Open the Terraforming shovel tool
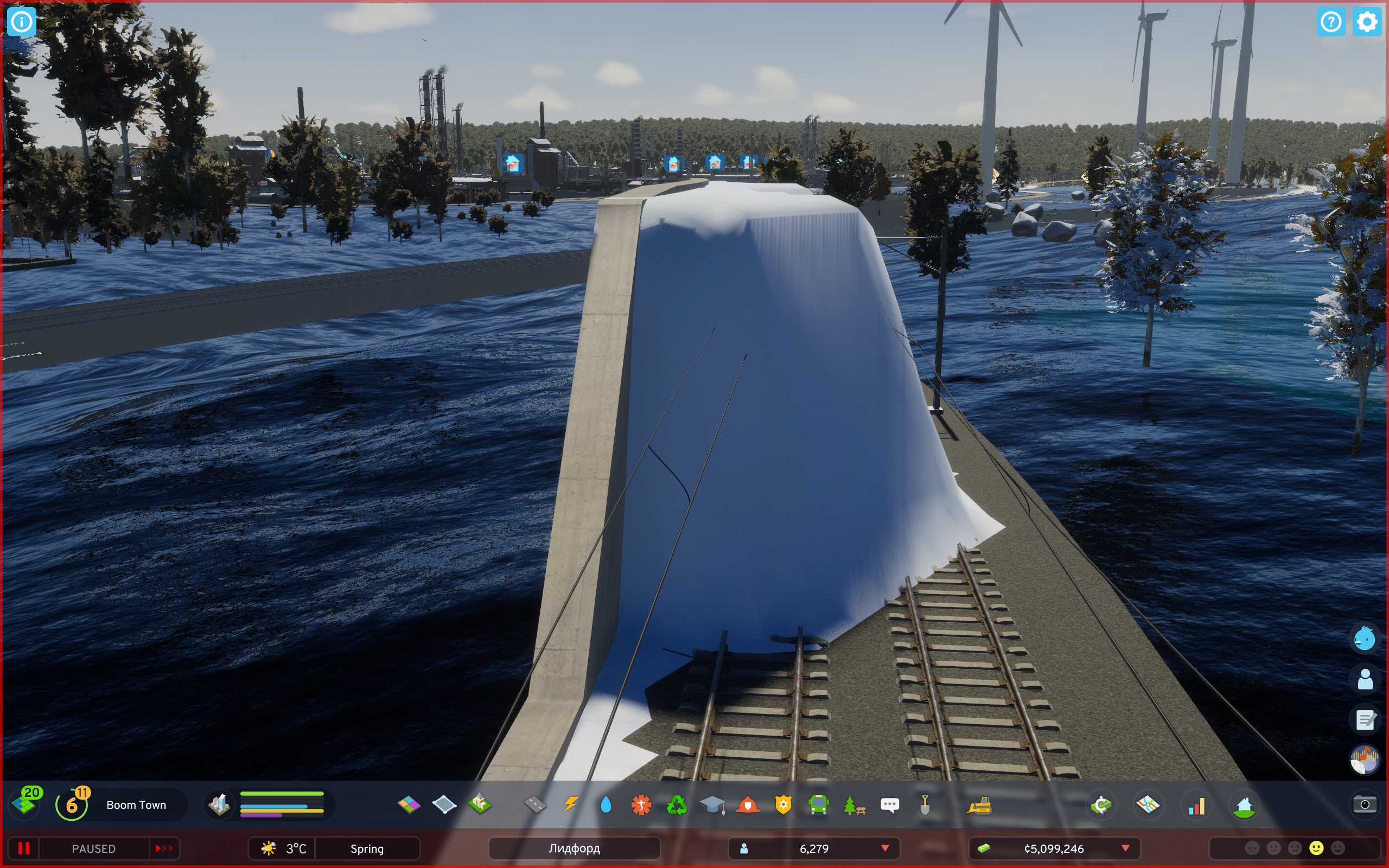 [x=925, y=805]
